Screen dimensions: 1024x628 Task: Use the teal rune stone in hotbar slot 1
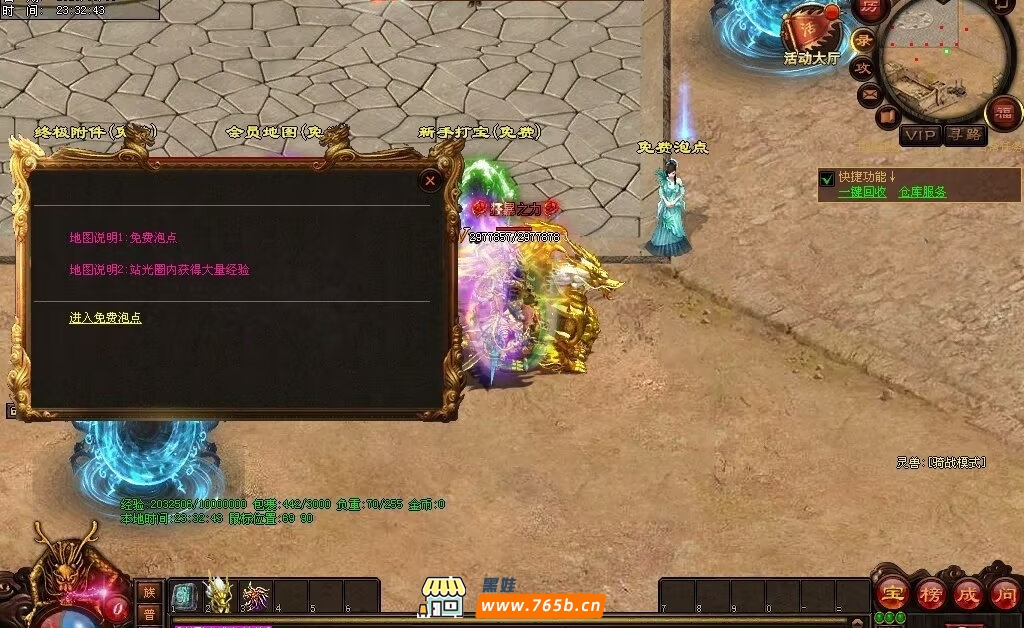tap(185, 596)
